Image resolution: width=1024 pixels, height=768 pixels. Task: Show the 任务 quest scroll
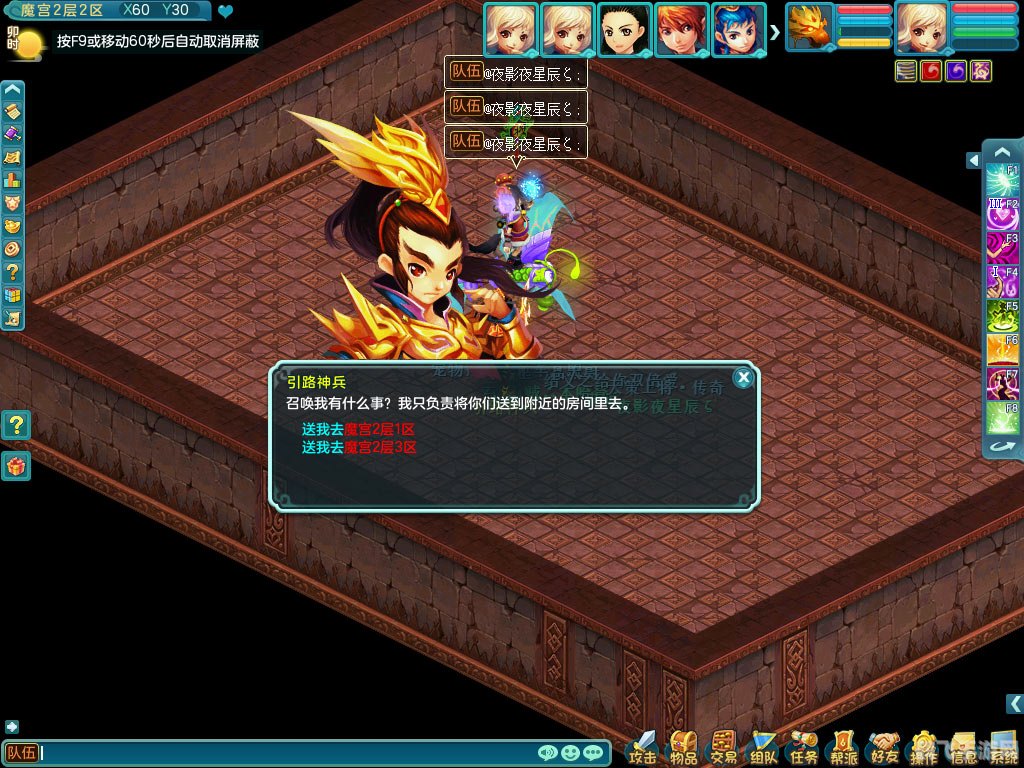804,745
